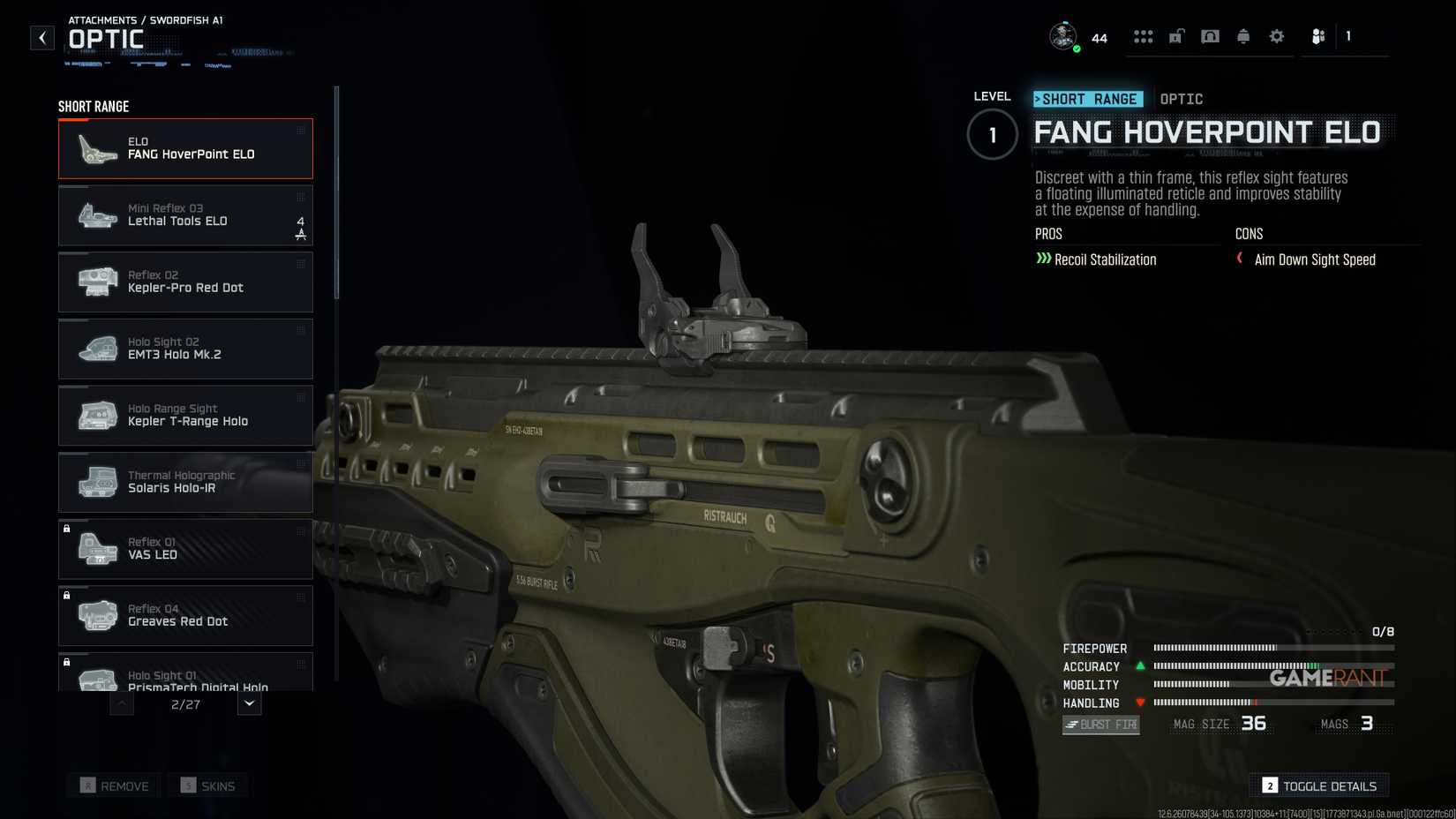This screenshot has height=819, width=1456.
Task: Click the Burst Fire mode indicator
Action: click(1100, 724)
